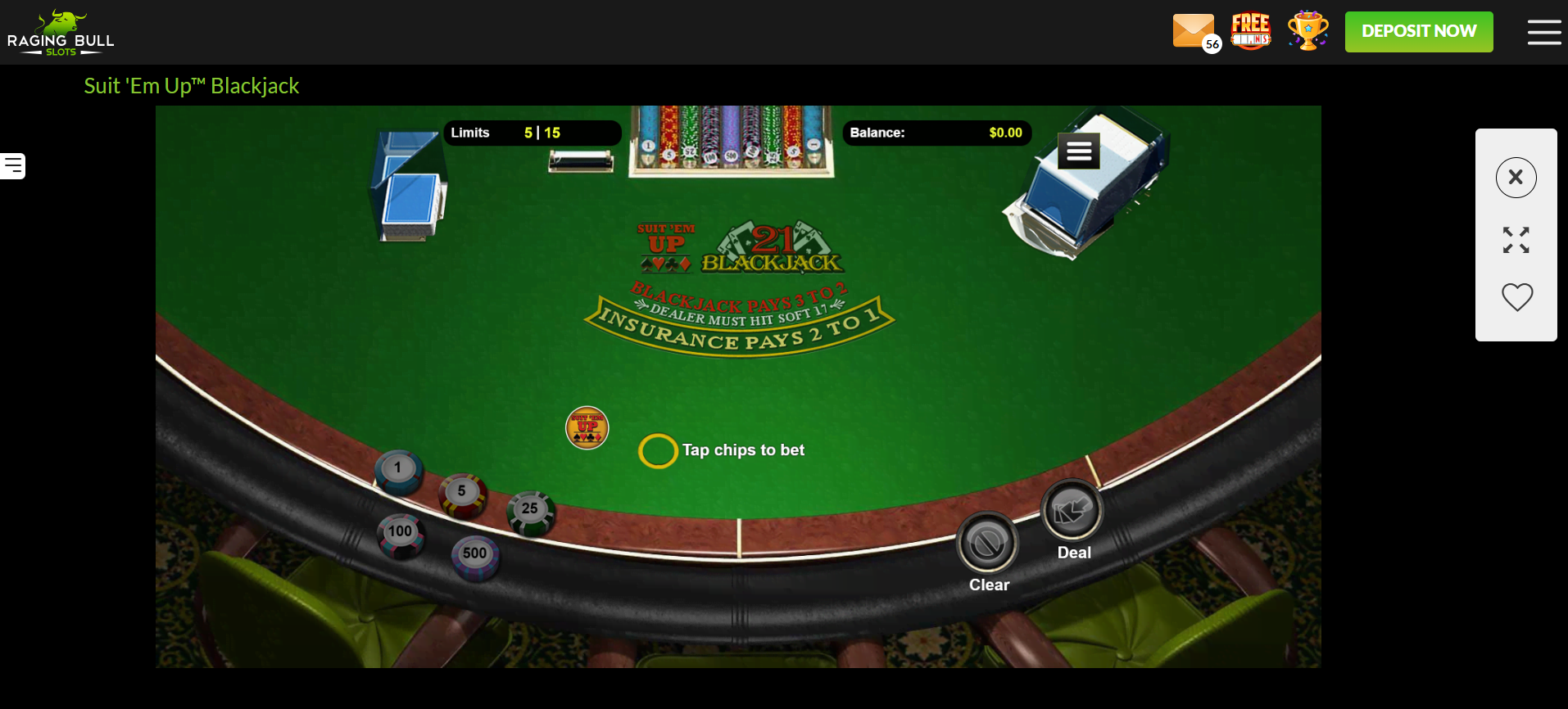Click the Clear bet icon

tap(988, 542)
